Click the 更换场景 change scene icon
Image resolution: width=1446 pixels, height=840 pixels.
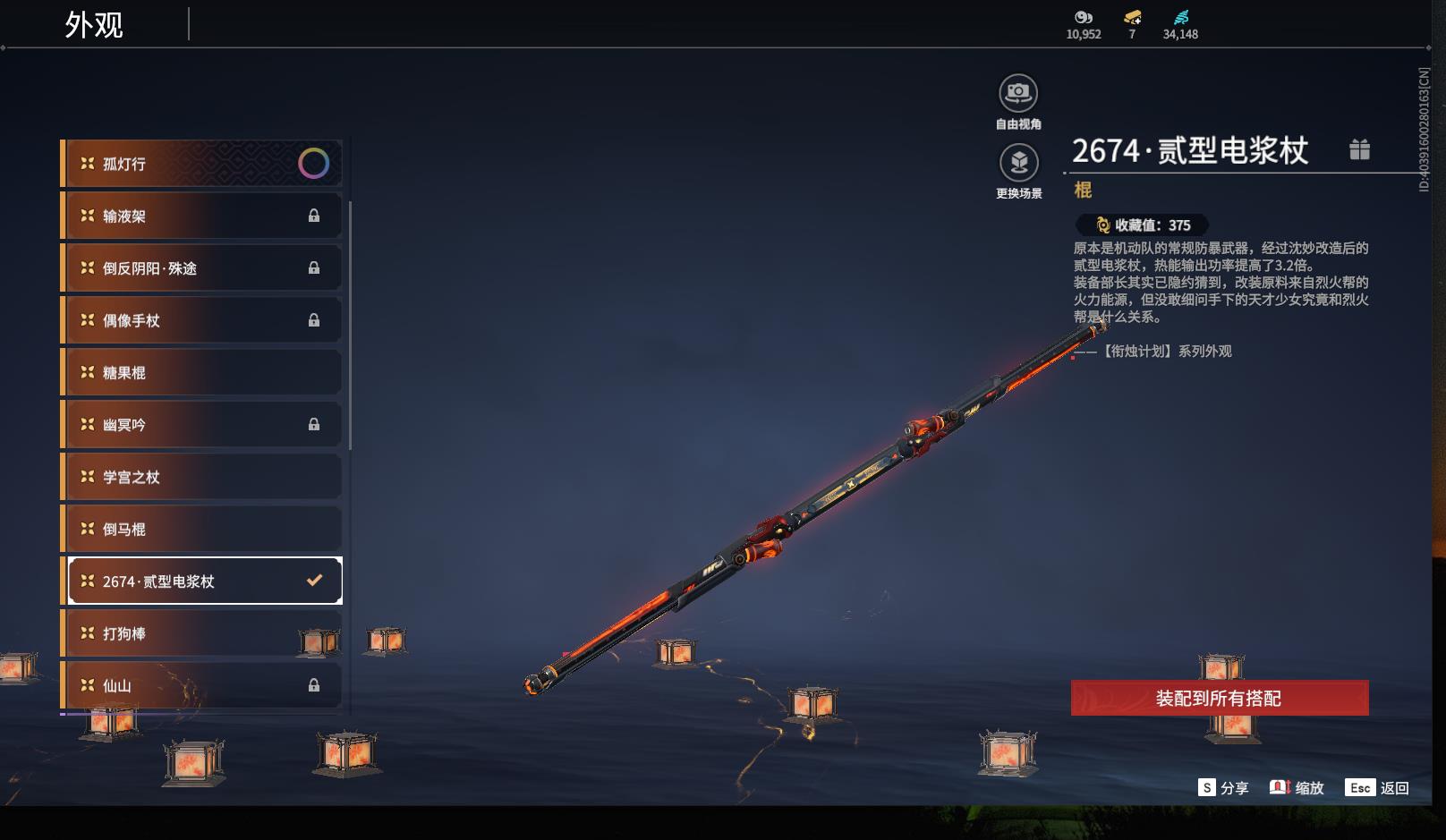(x=1018, y=163)
